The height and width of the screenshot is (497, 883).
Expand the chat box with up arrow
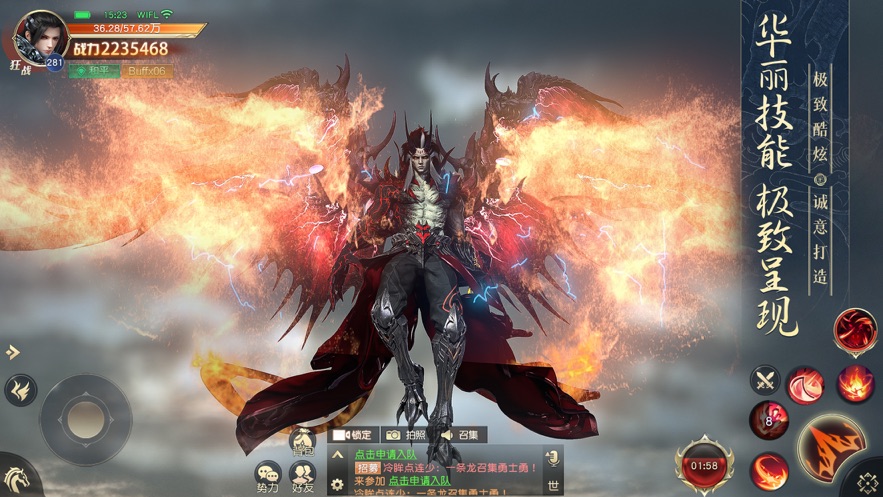(x=336, y=455)
